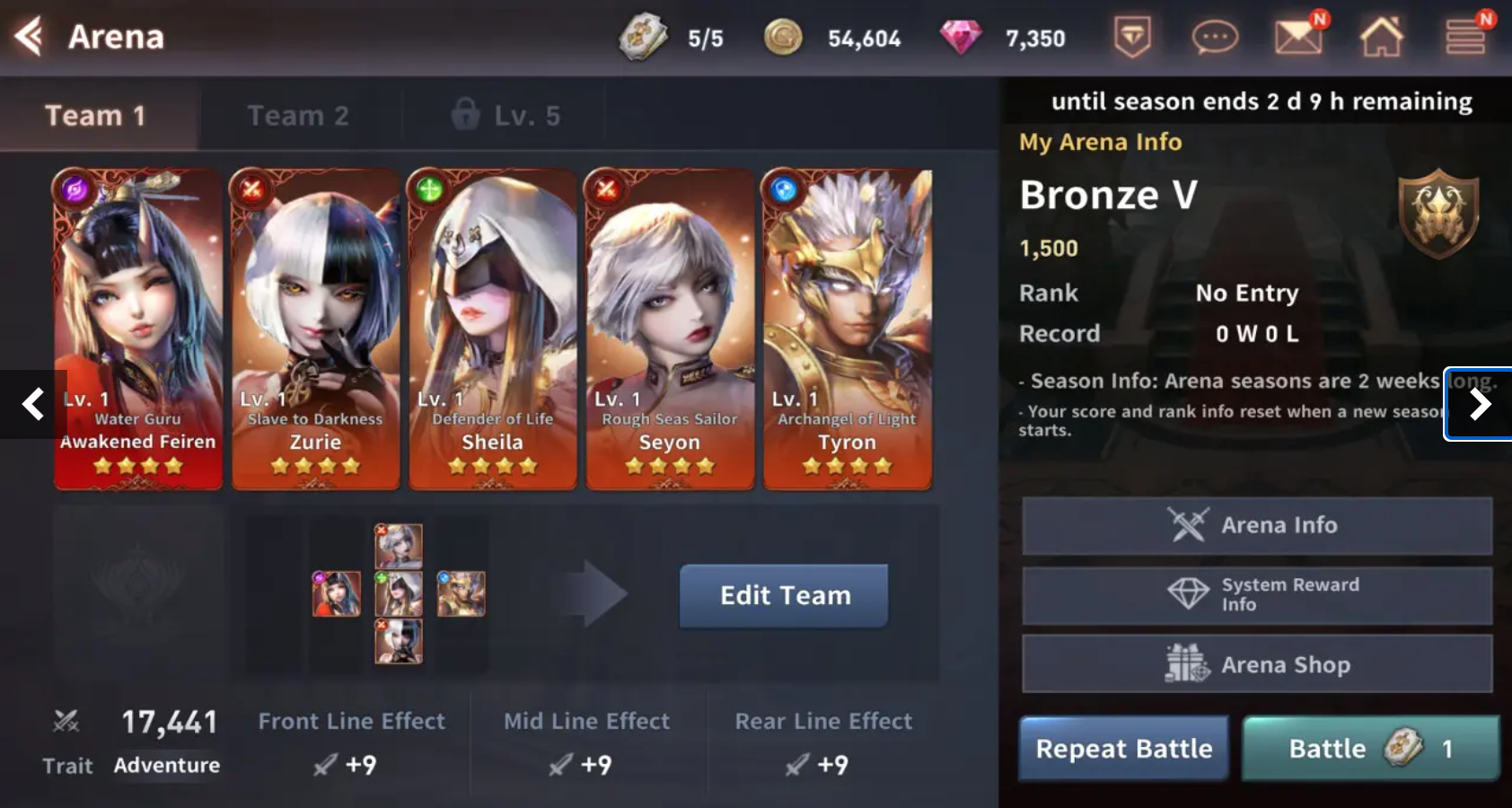This screenshot has height=808, width=1512.
Task: Show System Reward Info
Action: click(1256, 594)
